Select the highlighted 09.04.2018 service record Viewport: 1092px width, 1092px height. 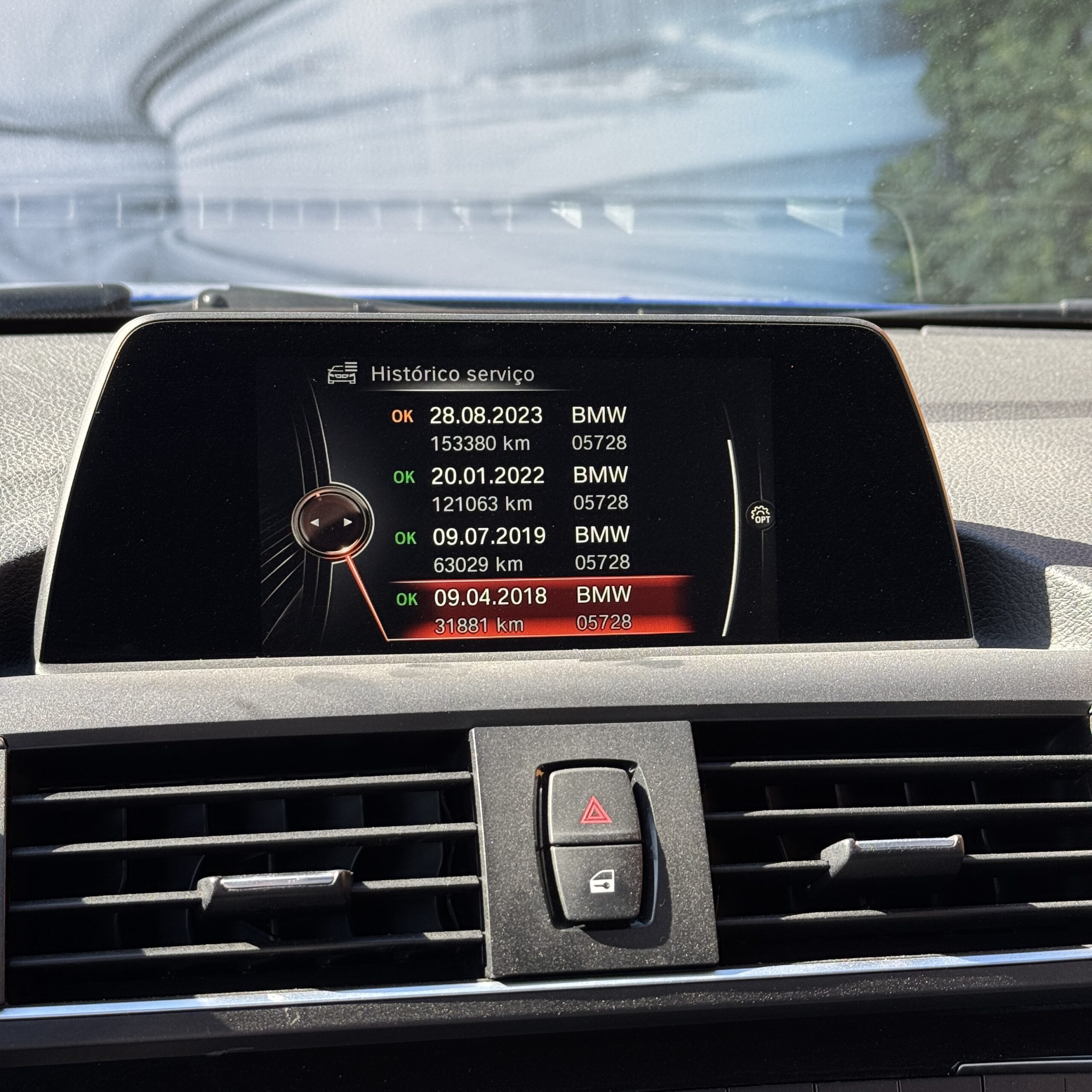(513, 609)
